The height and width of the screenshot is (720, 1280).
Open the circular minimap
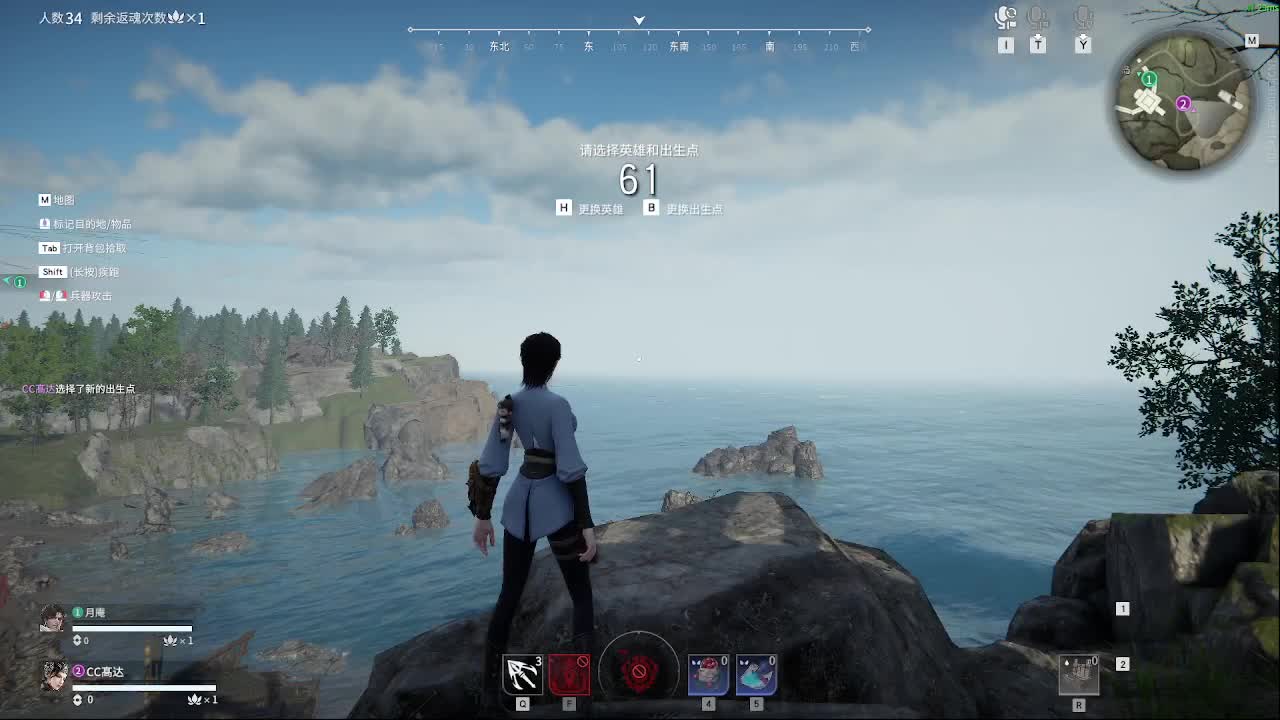pos(1185,102)
